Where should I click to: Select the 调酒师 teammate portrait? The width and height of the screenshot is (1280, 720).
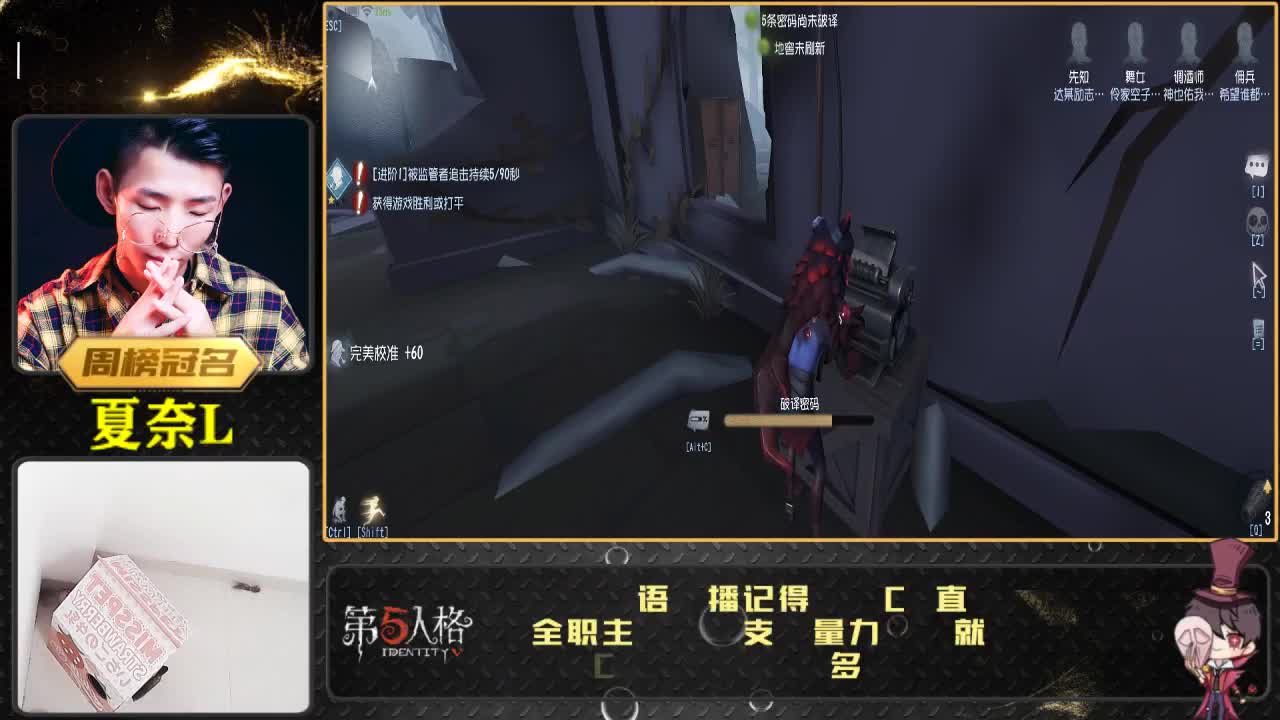tap(1189, 45)
